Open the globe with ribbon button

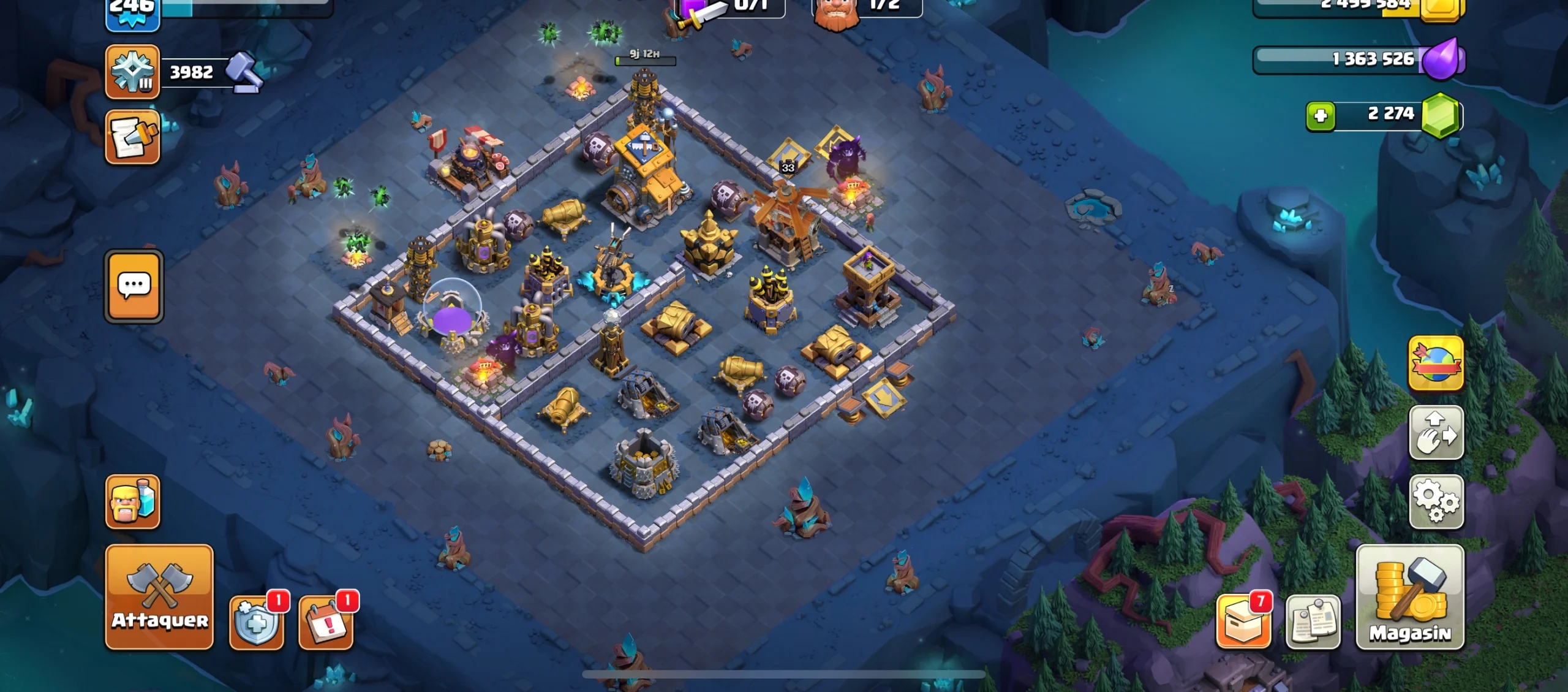[x=1436, y=363]
